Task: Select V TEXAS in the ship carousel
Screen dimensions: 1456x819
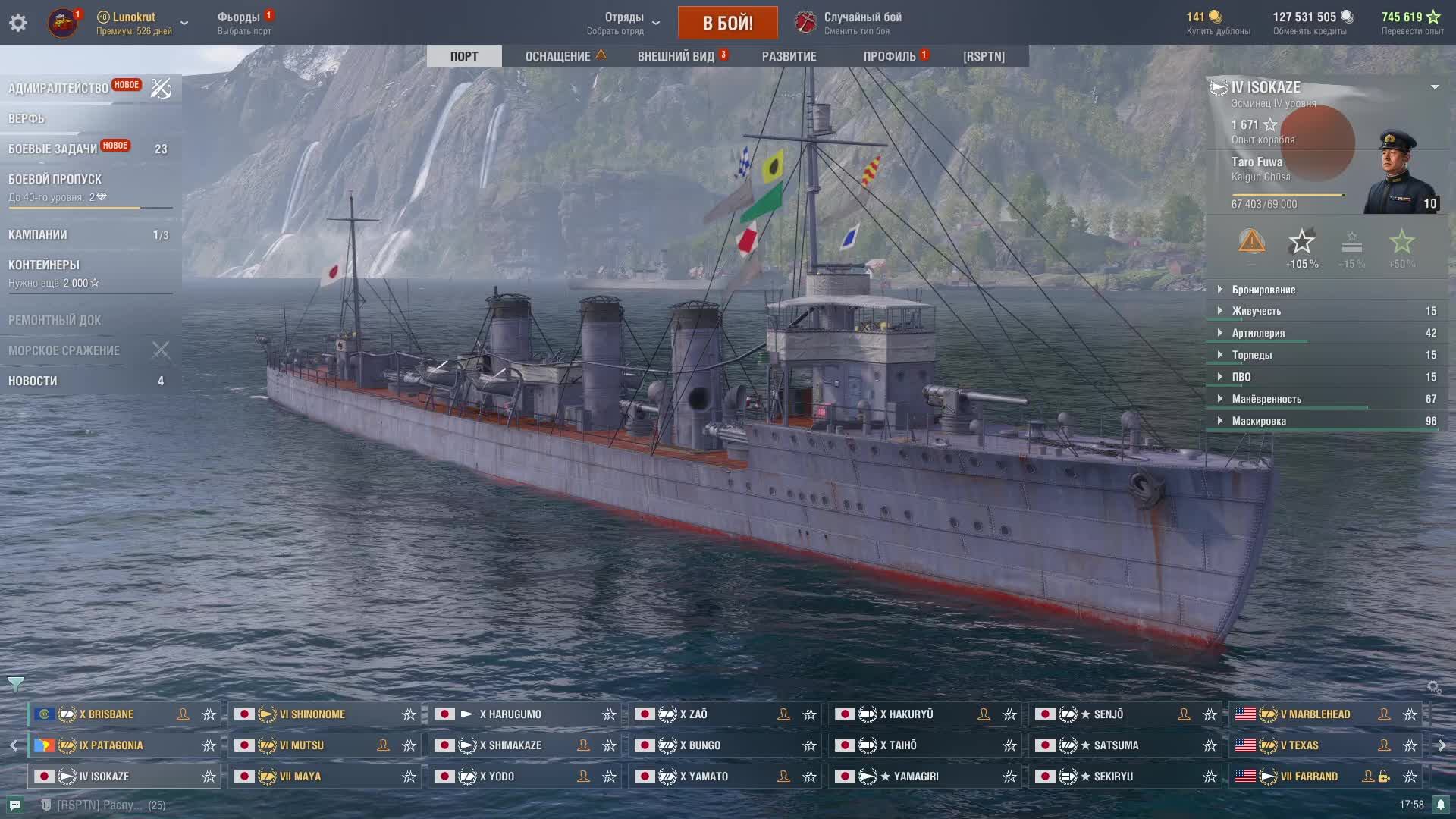Action: (x=1299, y=745)
